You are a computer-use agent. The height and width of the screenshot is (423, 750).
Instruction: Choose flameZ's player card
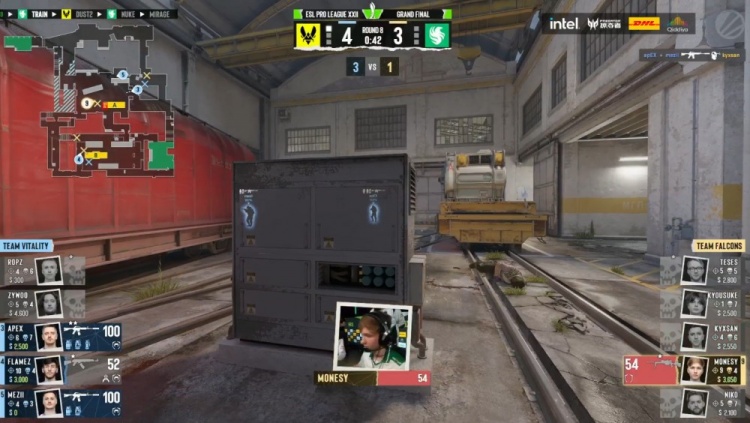click(62, 370)
